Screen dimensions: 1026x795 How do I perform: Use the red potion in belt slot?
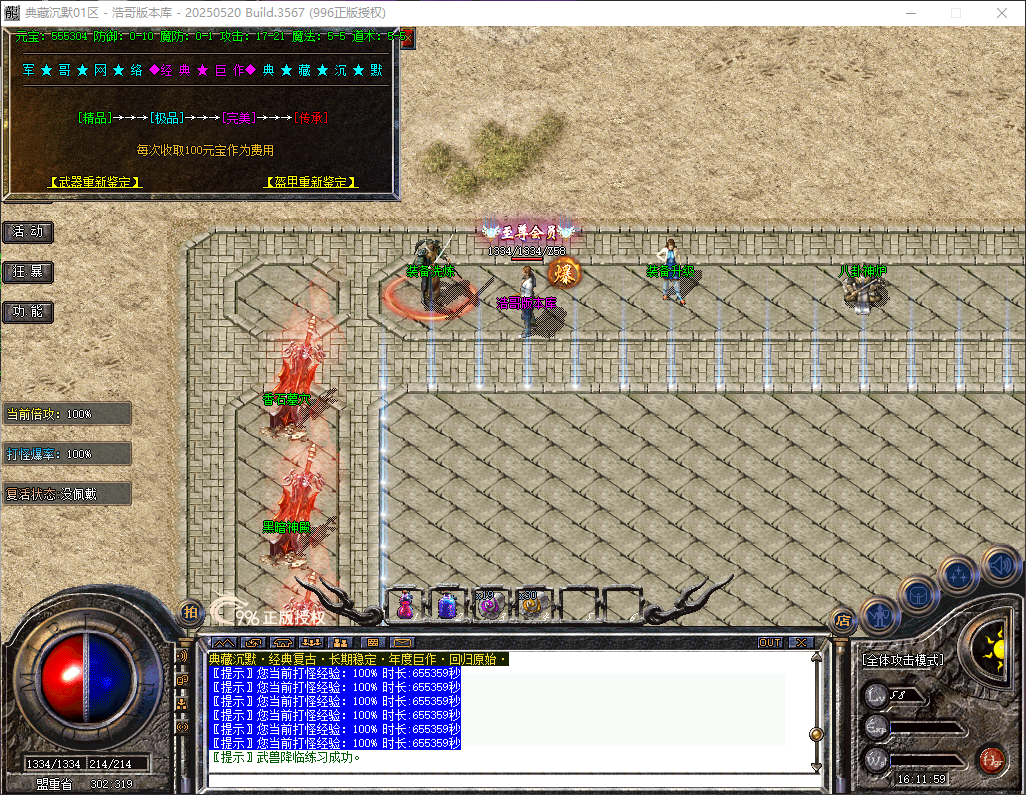(x=405, y=605)
